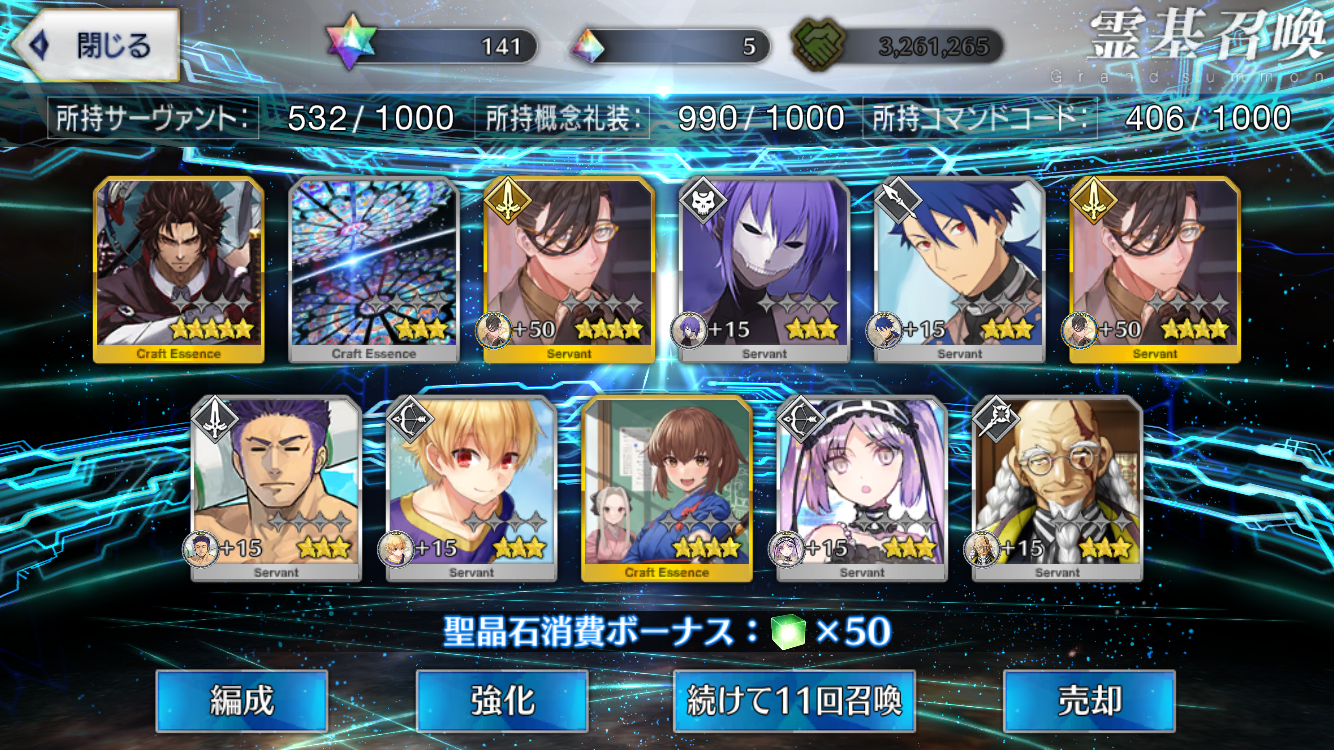
Task: Select the skull-masked purple-haired Assassin card
Action: click(x=765, y=268)
